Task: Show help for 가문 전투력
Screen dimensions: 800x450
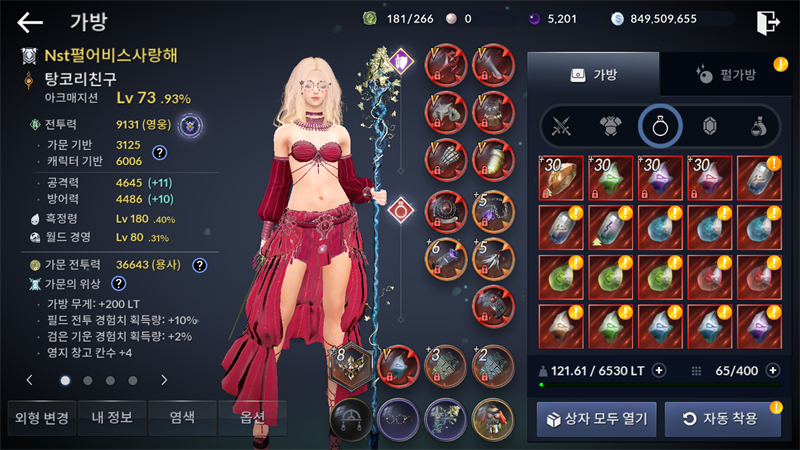Action: [199, 265]
